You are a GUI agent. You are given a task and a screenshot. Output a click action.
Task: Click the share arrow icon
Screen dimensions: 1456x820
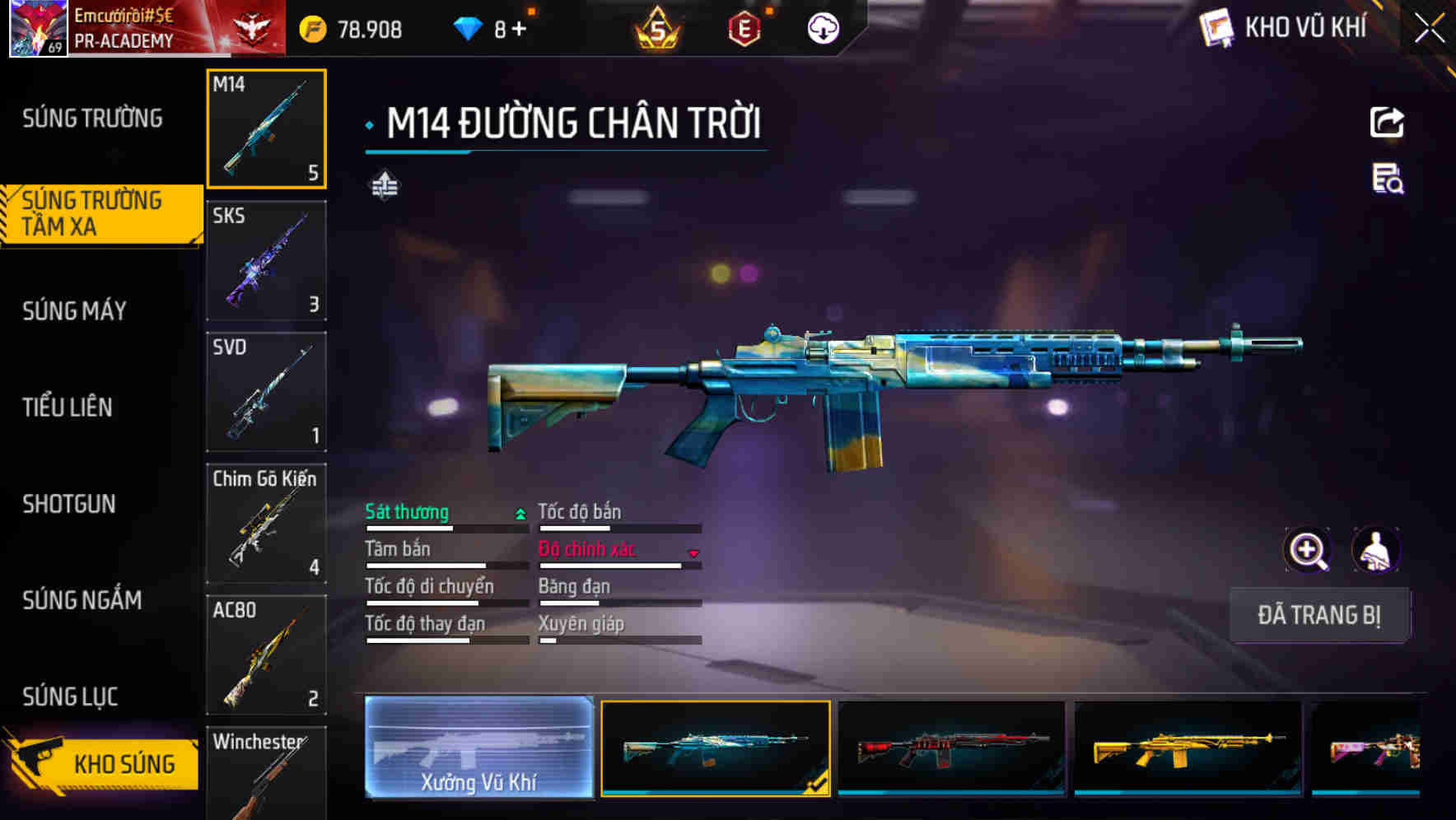[x=1387, y=123]
